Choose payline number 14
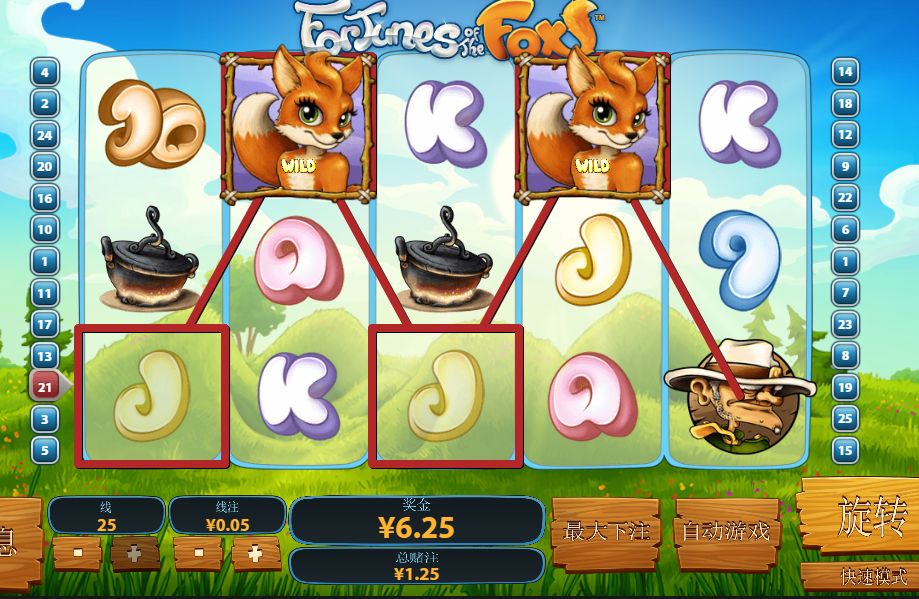The height and width of the screenshot is (599, 919). (x=845, y=72)
